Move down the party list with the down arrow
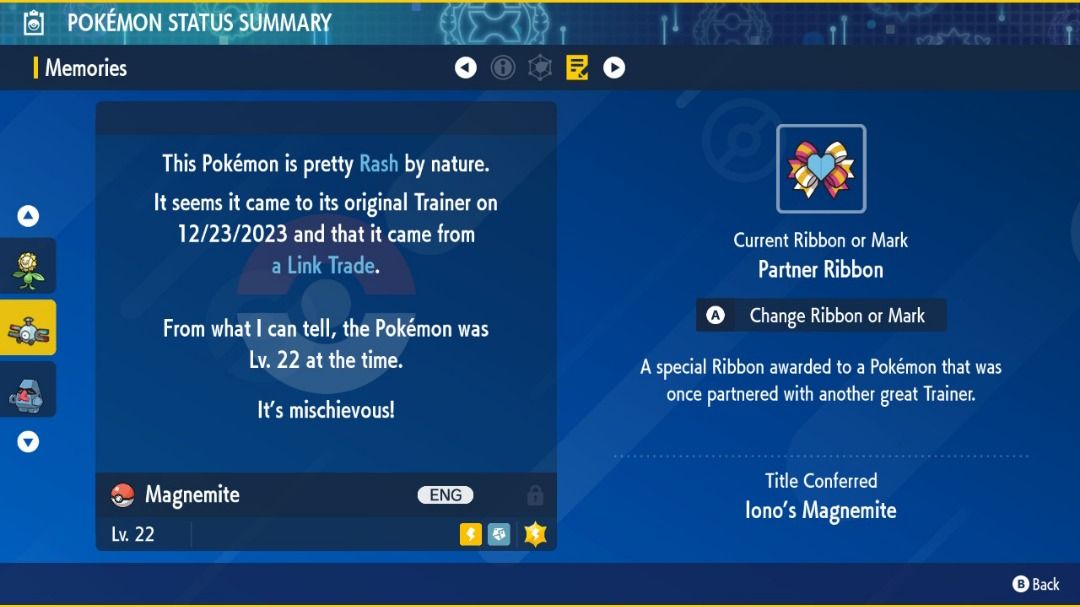The height and width of the screenshot is (607, 1080). (x=28, y=441)
